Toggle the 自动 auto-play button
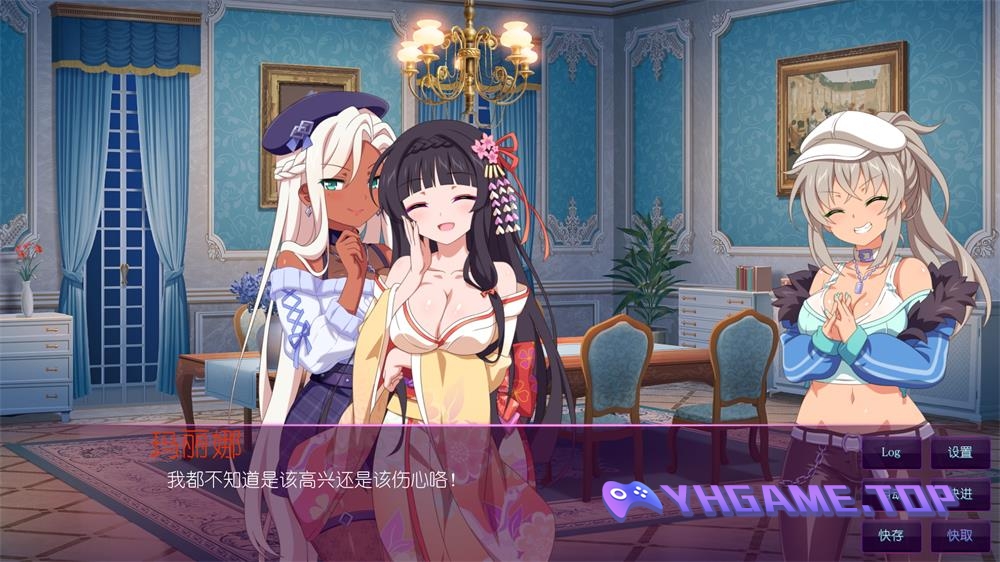 [891, 494]
